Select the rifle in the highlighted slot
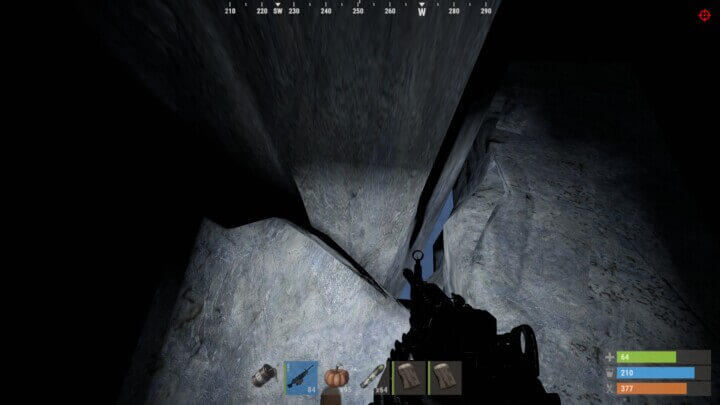Screen dimensions: 720x405 click(x=301, y=378)
